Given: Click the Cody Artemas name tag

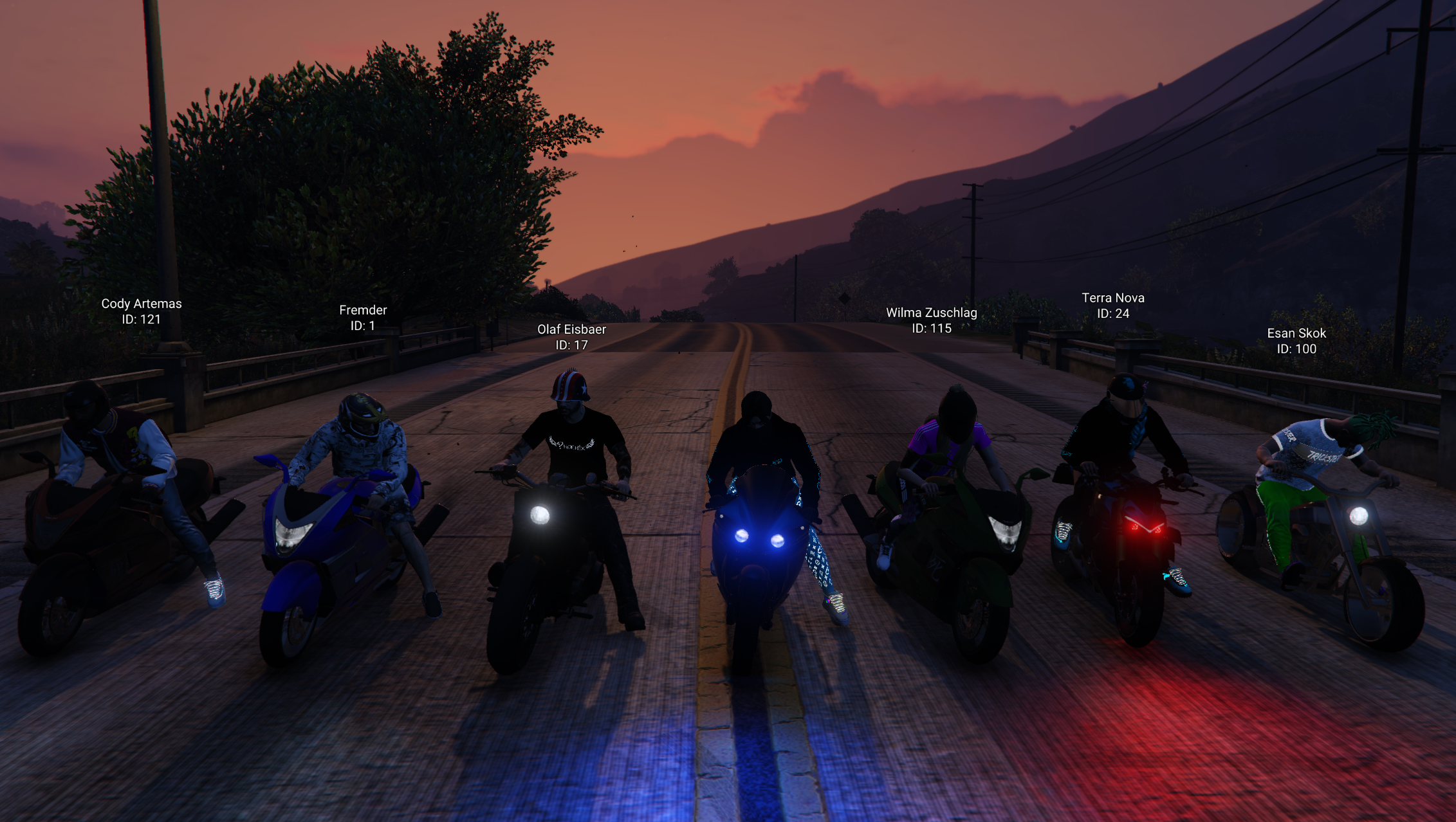Looking at the screenshot, I should pyautogui.click(x=142, y=304).
